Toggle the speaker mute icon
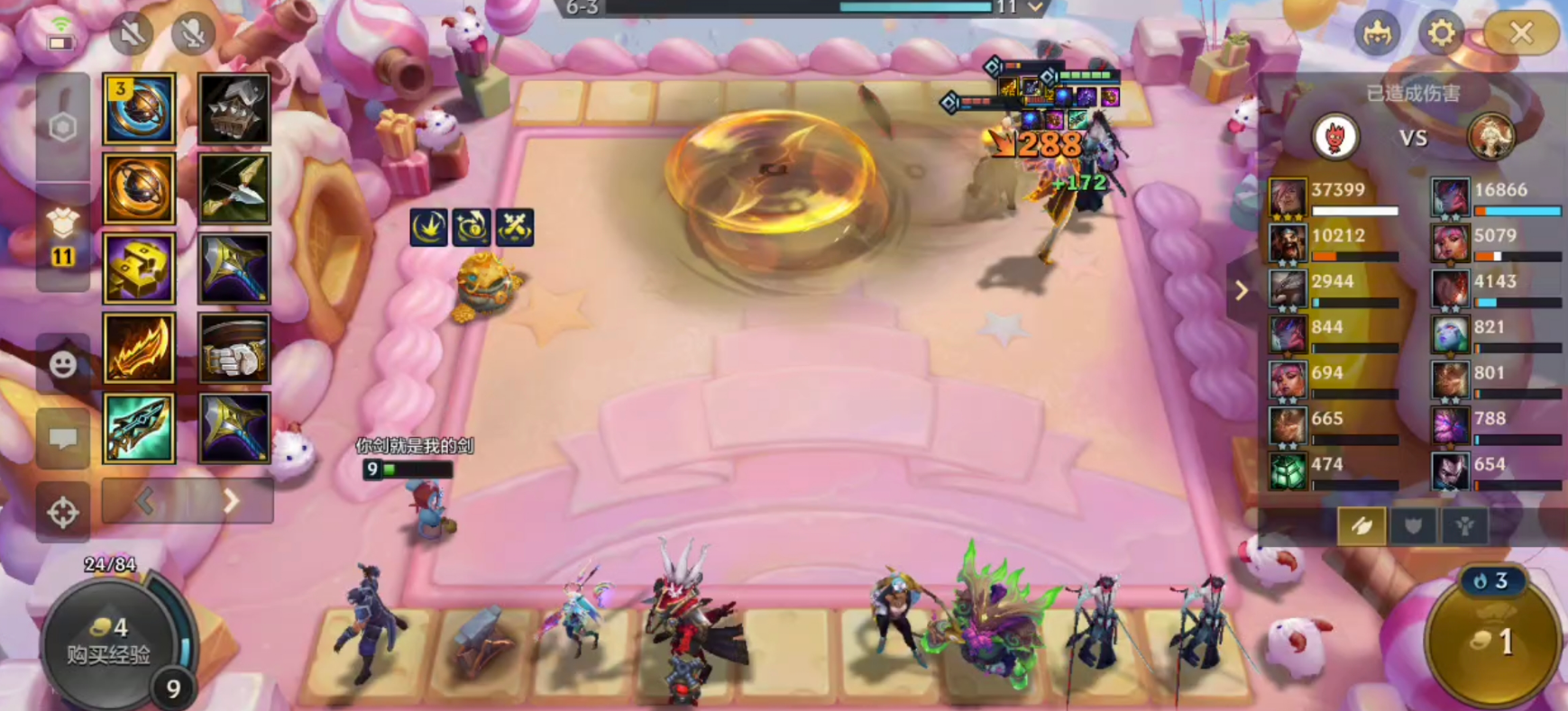The height and width of the screenshot is (711, 1568). (132, 34)
